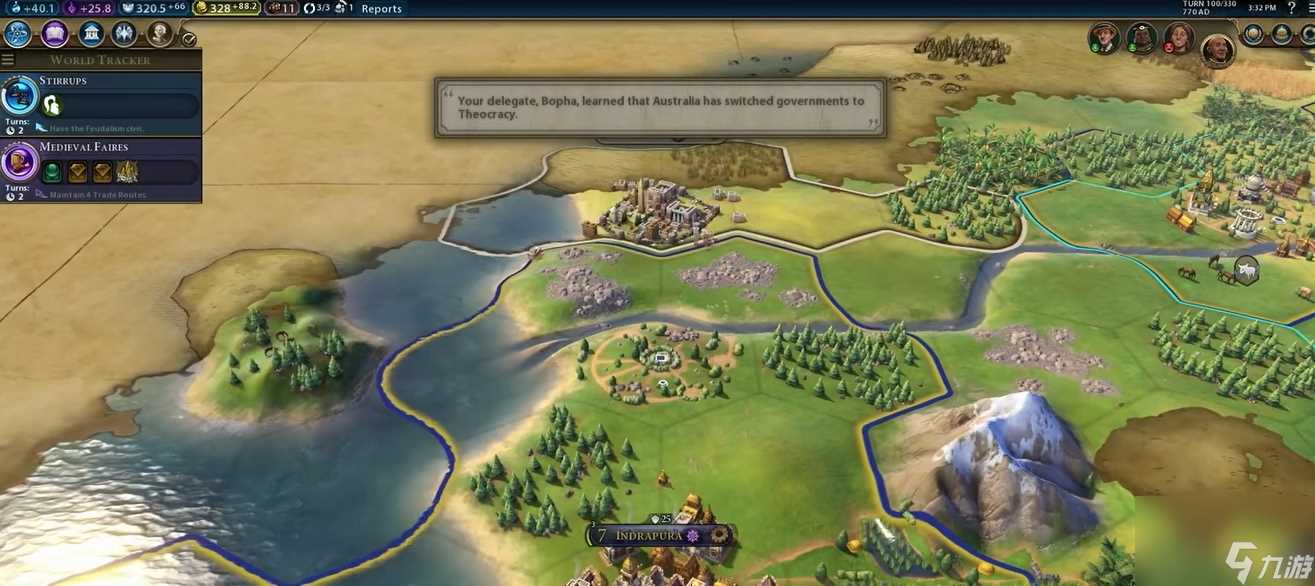View the government screen icon
1315x586 pixels.
tap(90, 35)
